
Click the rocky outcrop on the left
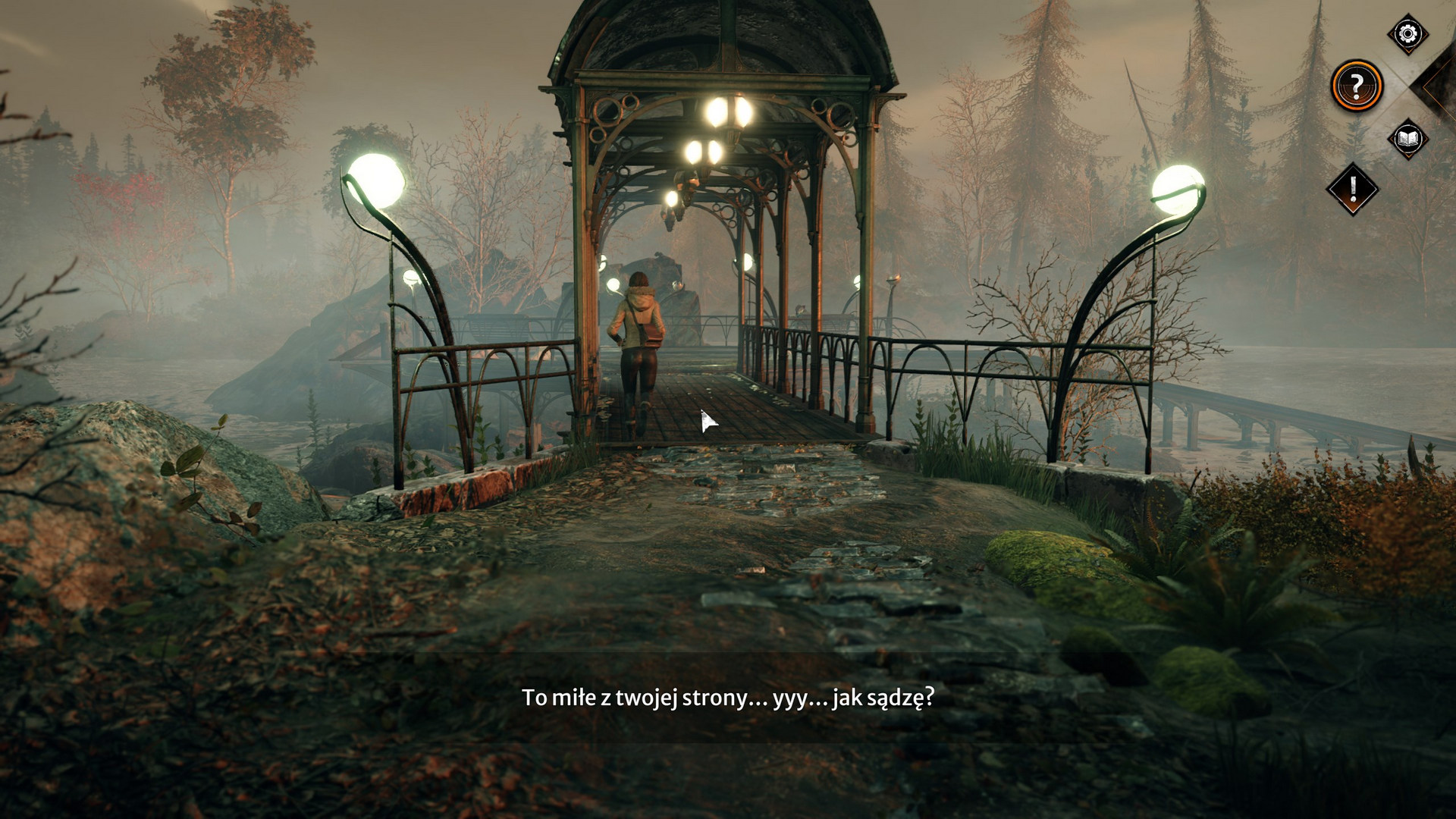tap(114, 470)
